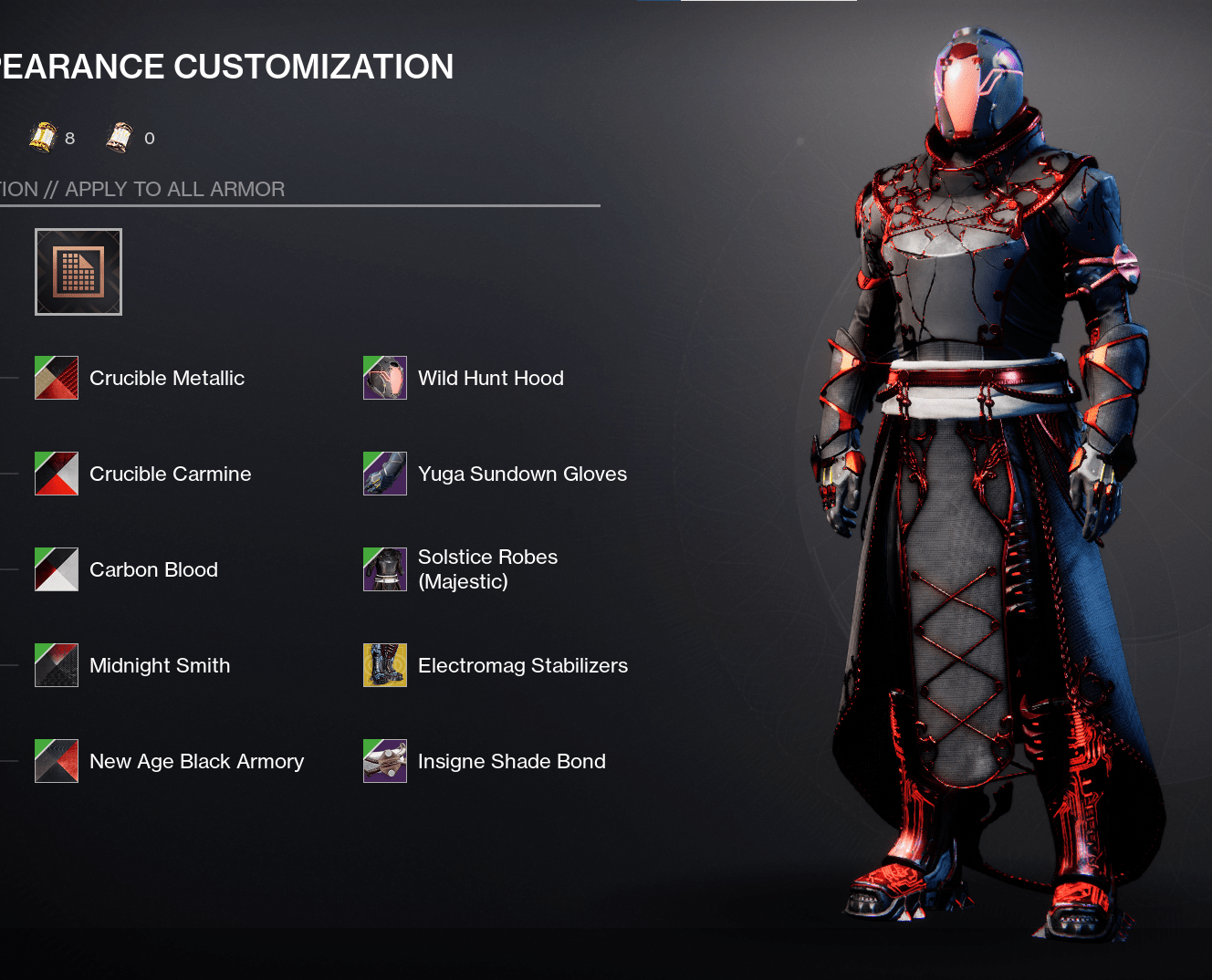Select the Solstice Robes (Majestic) ornament icon
Viewport: 1212px width, 980px height.
(x=384, y=568)
